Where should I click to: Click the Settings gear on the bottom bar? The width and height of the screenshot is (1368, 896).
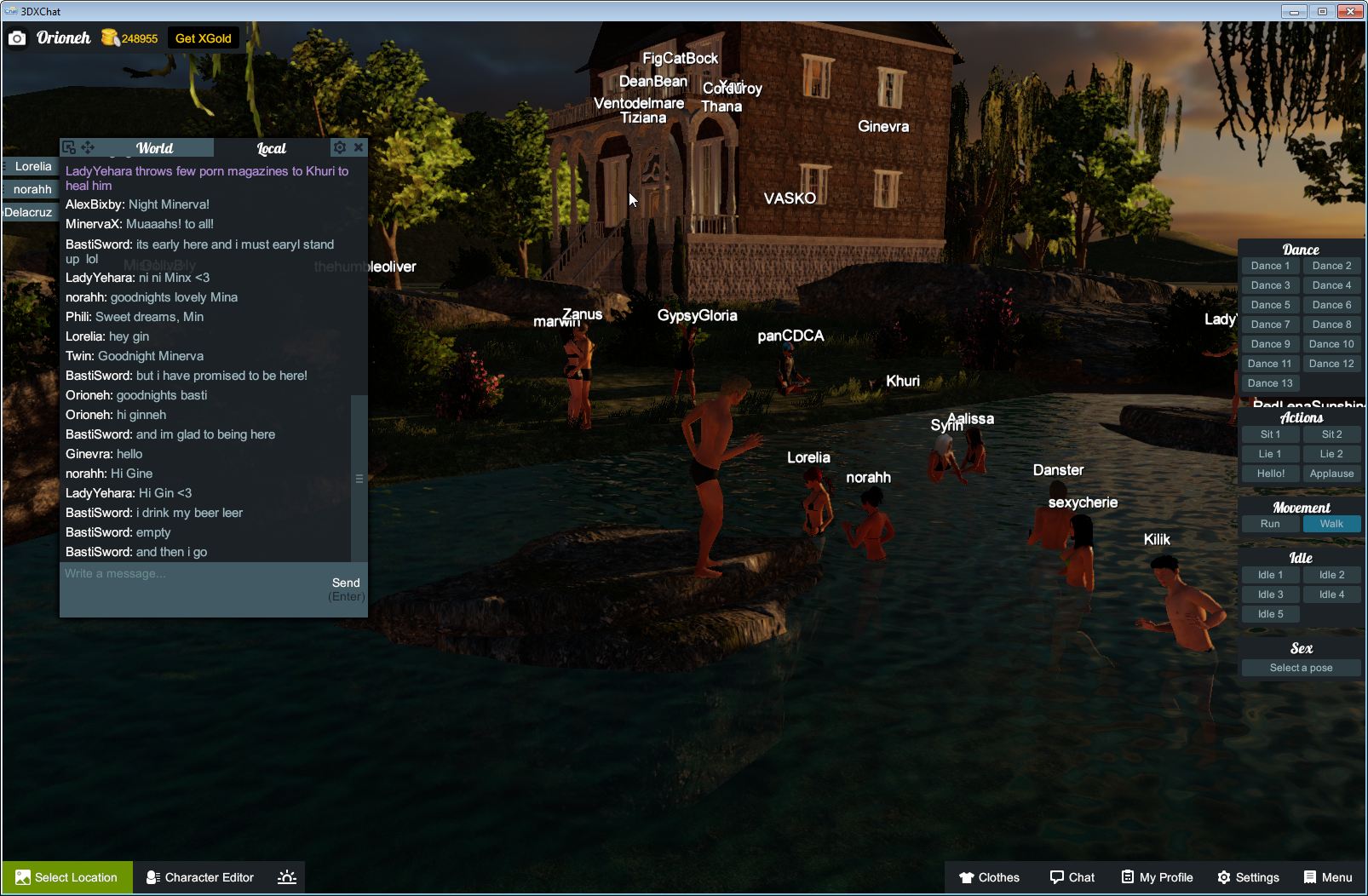click(x=1224, y=877)
